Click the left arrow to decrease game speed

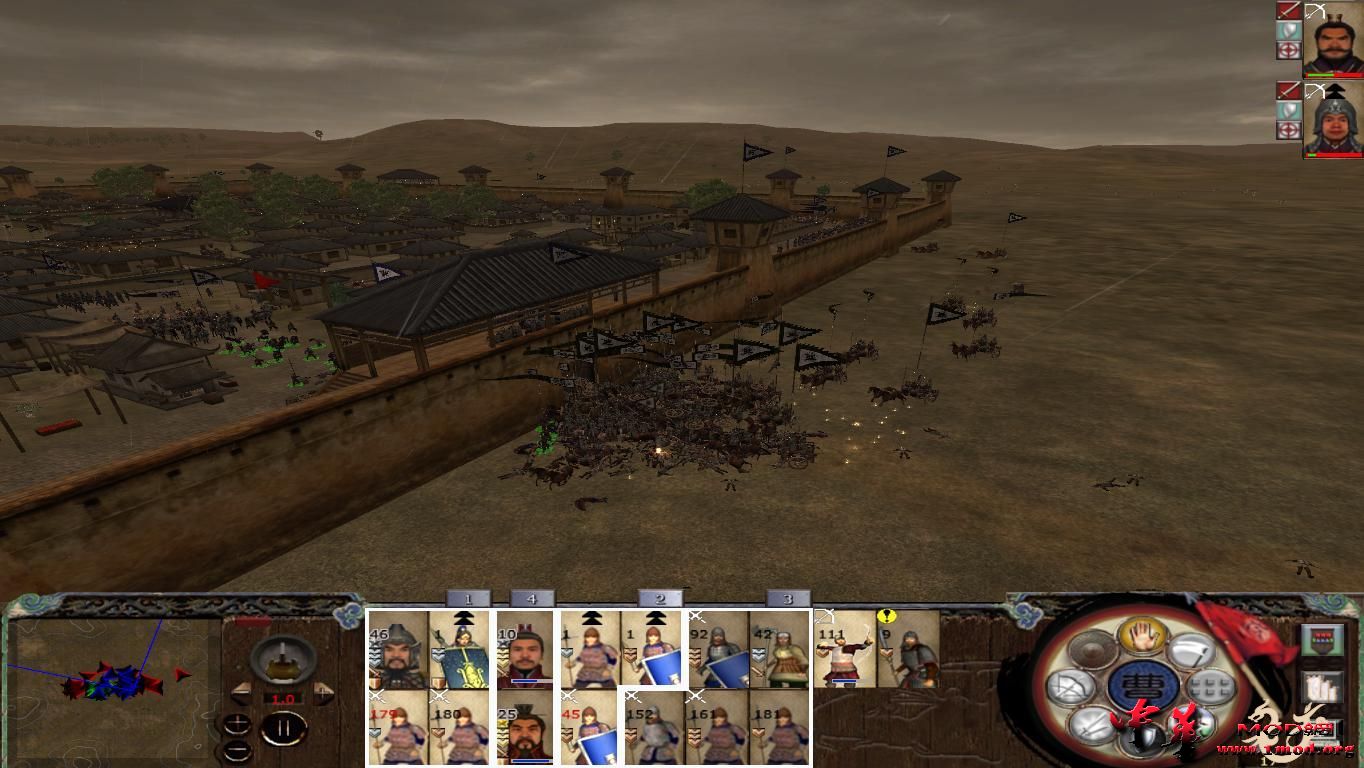tap(242, 694)
